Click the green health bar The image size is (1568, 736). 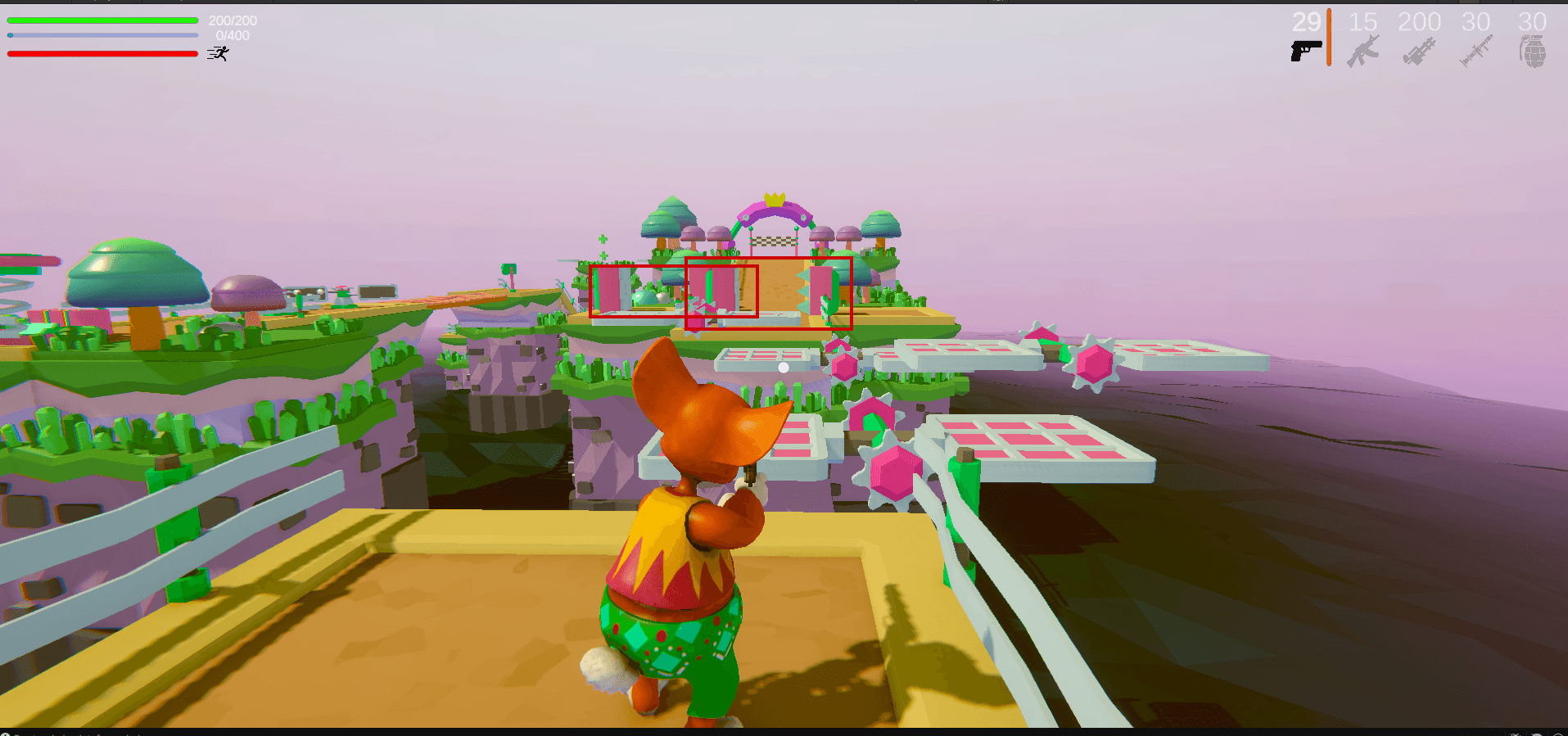pos(102,20)
